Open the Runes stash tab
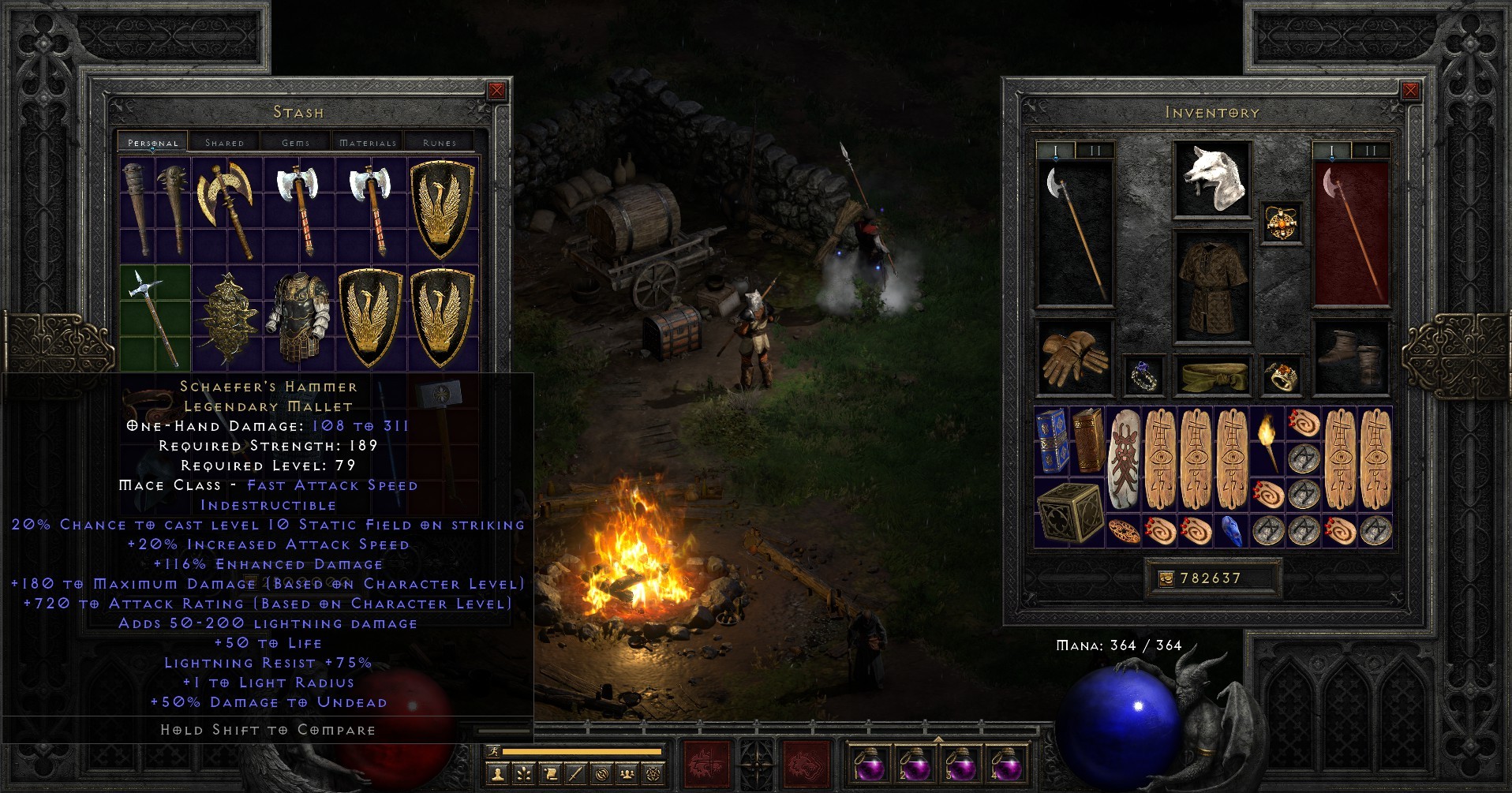Image resolution: width=1512 pixels, height=793 pixels. tap(440, 142)
